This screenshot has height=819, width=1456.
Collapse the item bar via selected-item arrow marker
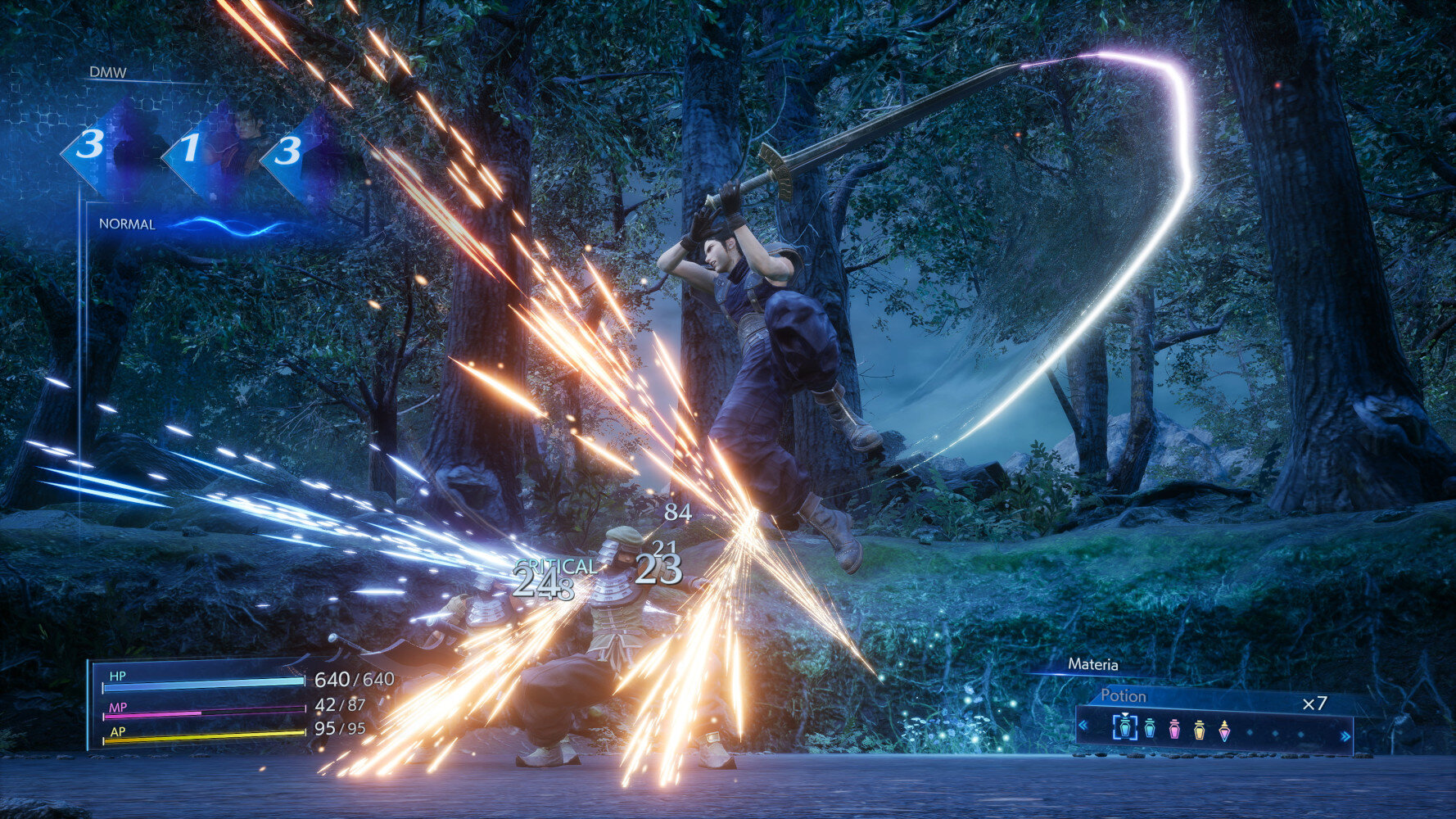1125,715
